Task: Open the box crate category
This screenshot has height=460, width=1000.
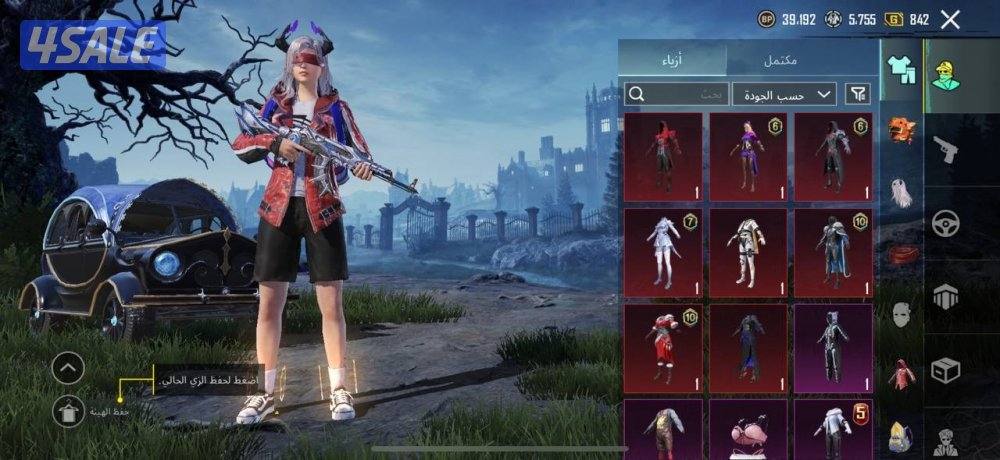Action: pyautogui.click(x=945, y=371)
